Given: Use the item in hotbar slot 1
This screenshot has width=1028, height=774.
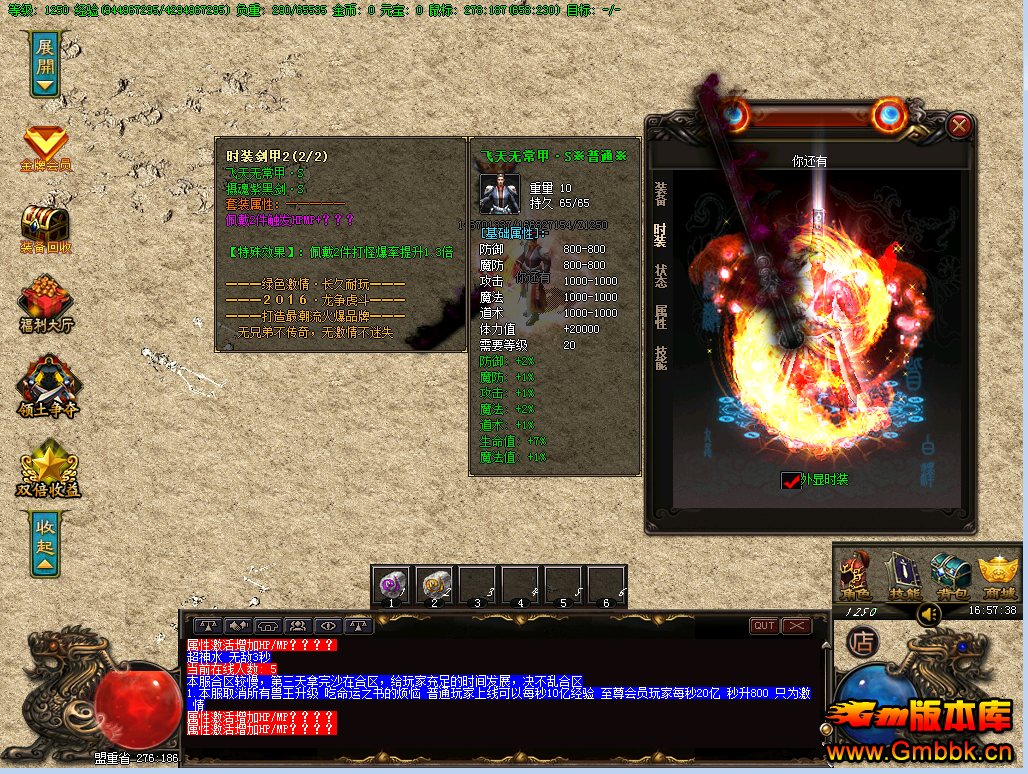Looking at the screenshot, I should (x=391, y=584).
